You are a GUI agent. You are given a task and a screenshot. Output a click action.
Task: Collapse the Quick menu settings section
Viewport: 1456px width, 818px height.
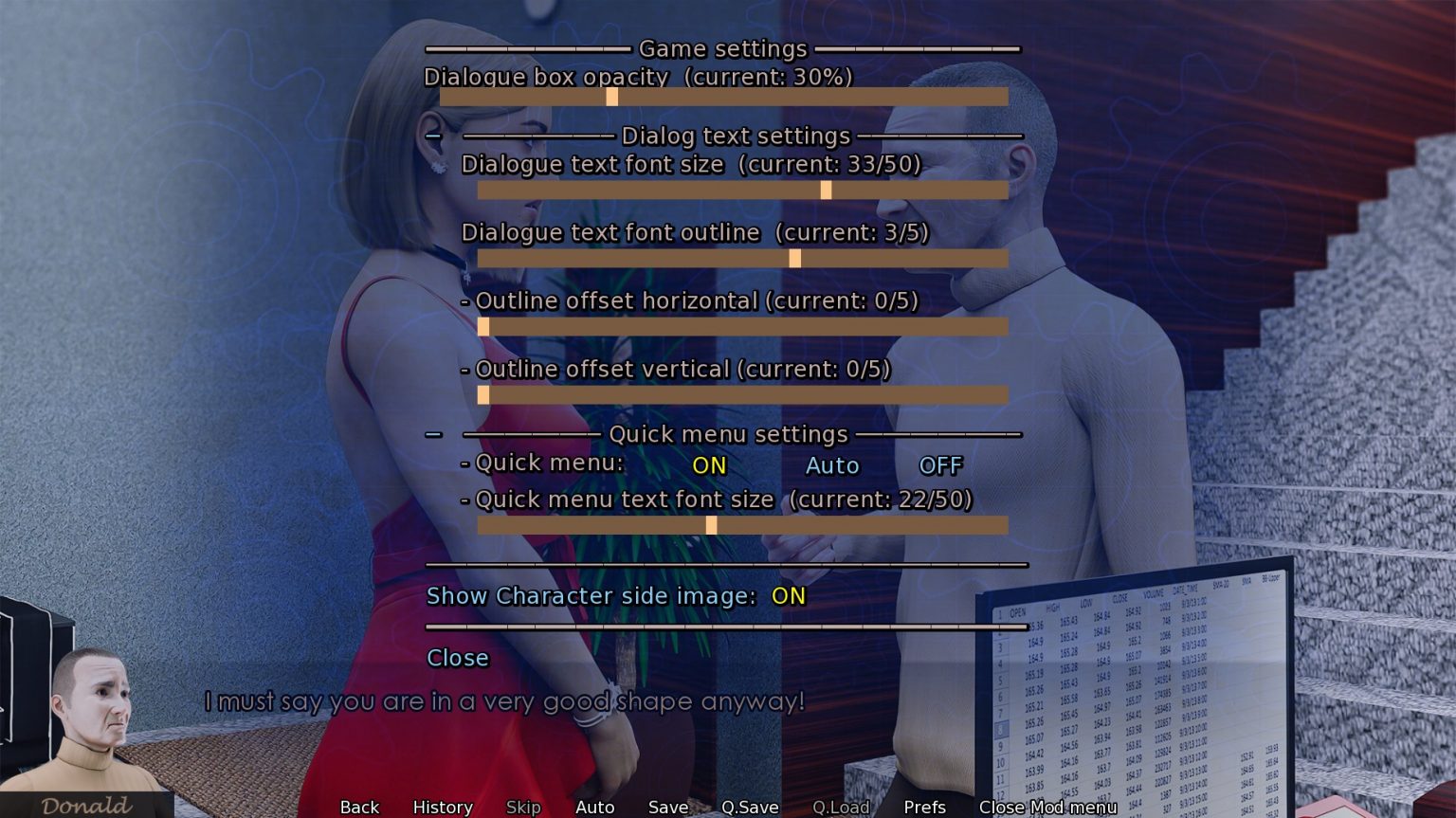pyautogui.click(x=435, y=434)
